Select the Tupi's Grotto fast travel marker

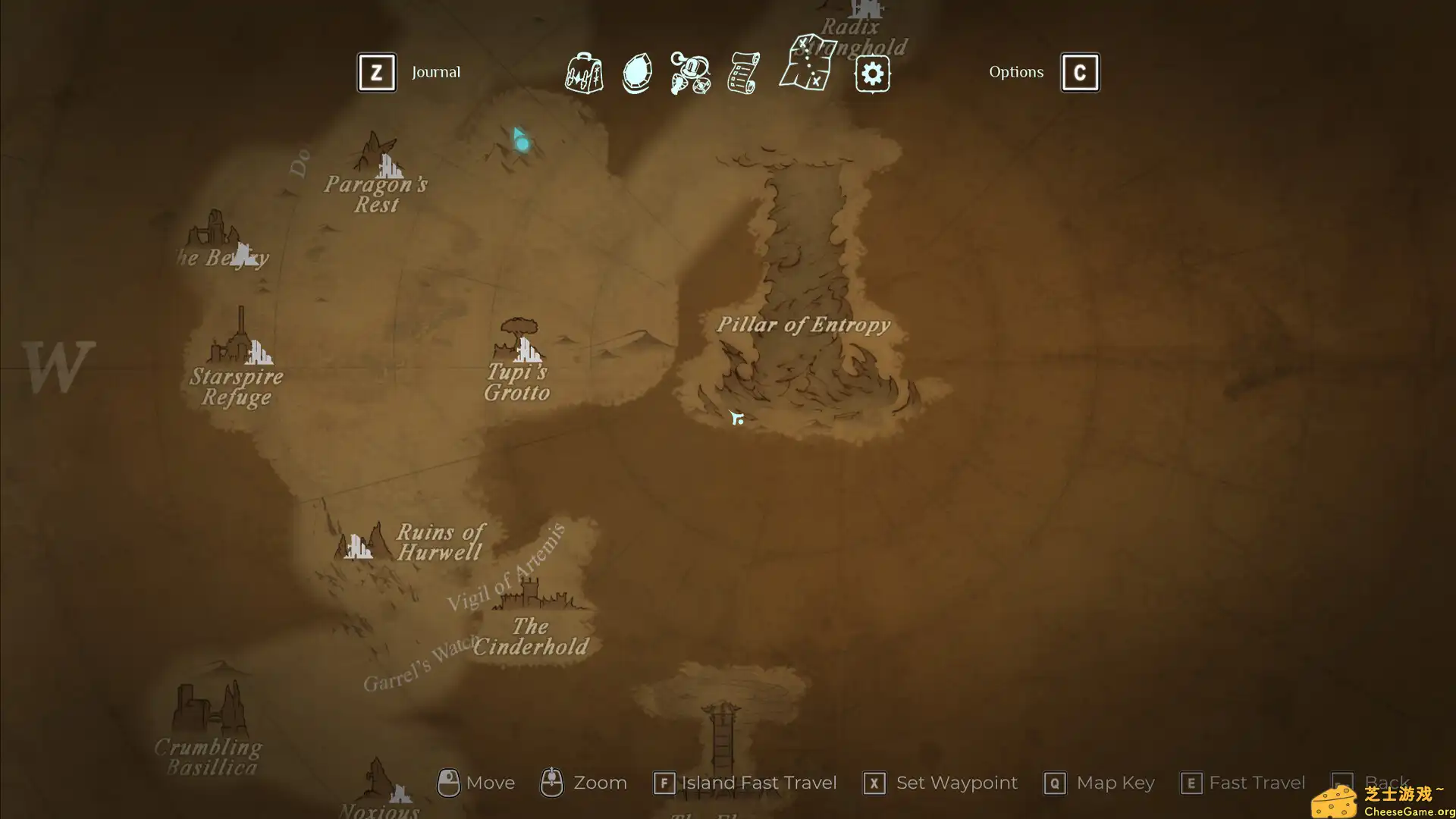click(528, 349)
